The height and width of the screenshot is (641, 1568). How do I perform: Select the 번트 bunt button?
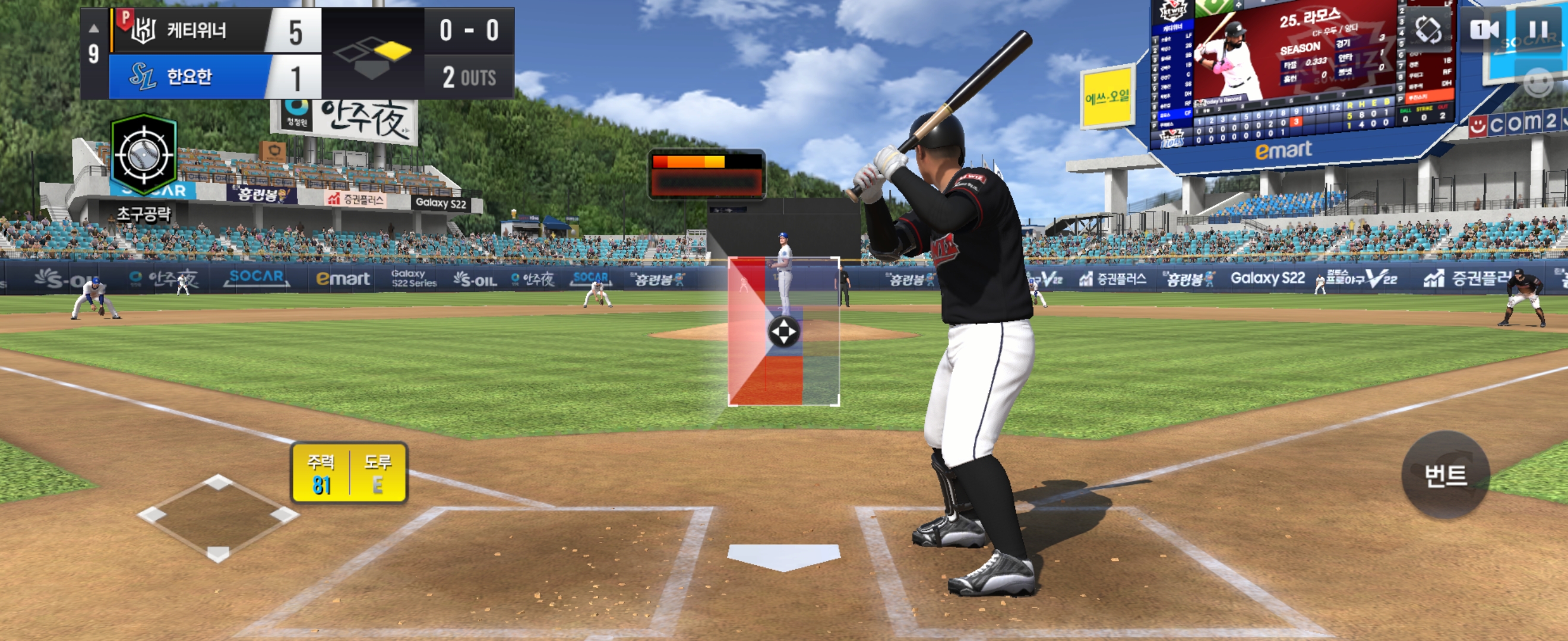1445,475
